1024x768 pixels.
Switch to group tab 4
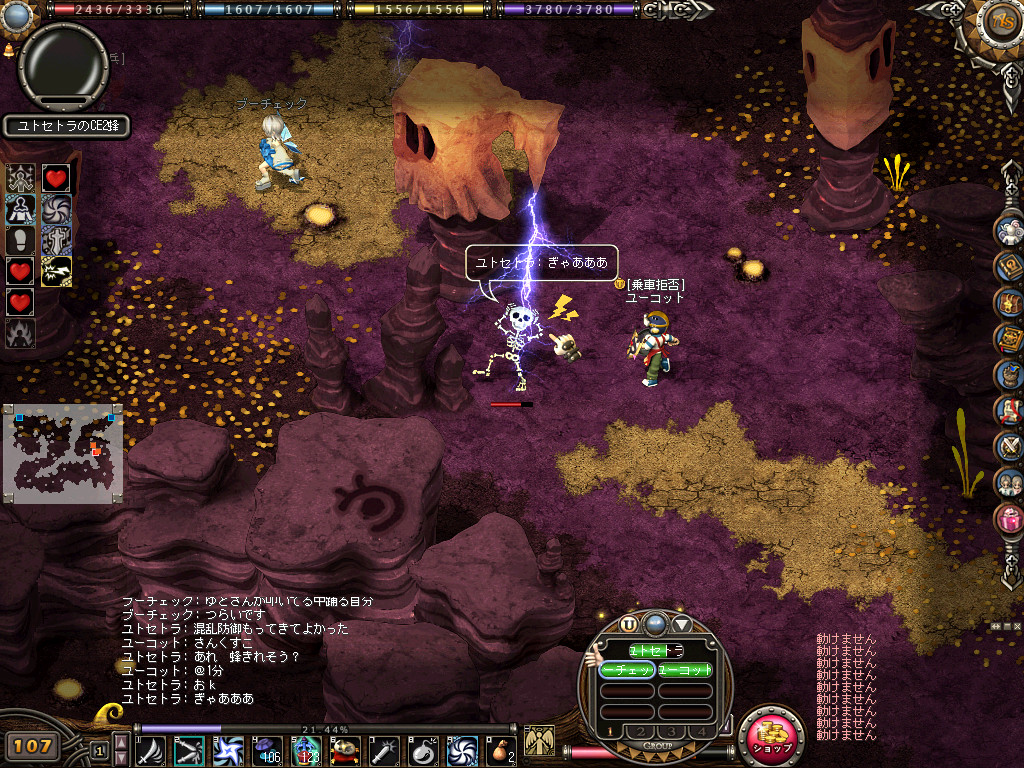[x=703, y=732]
